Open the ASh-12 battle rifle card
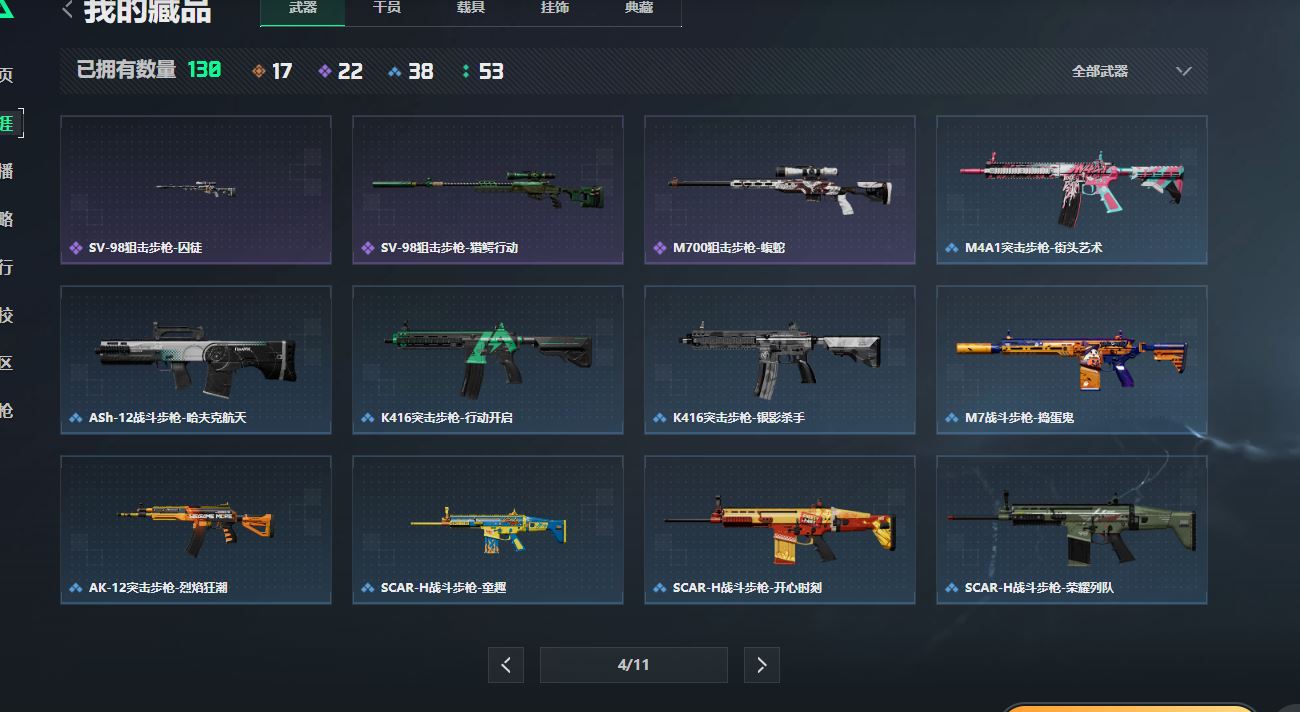 (x=196, y=360)
